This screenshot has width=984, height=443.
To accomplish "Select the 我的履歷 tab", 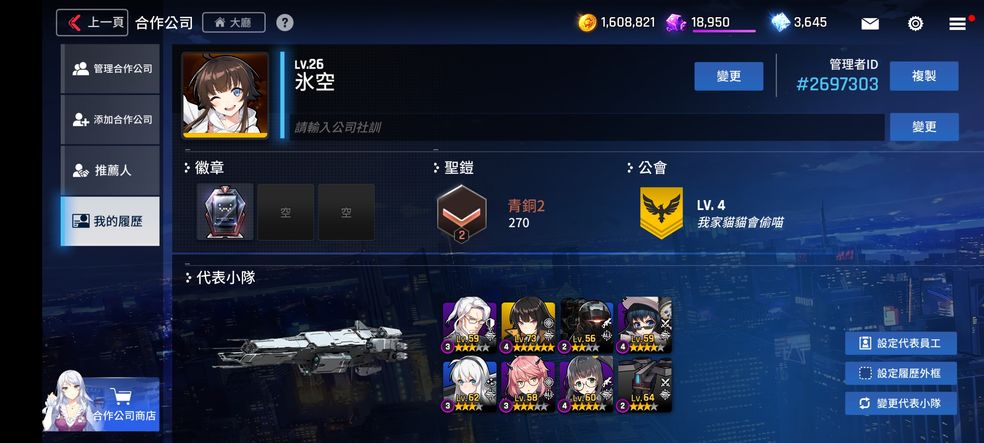I will 110,221.
